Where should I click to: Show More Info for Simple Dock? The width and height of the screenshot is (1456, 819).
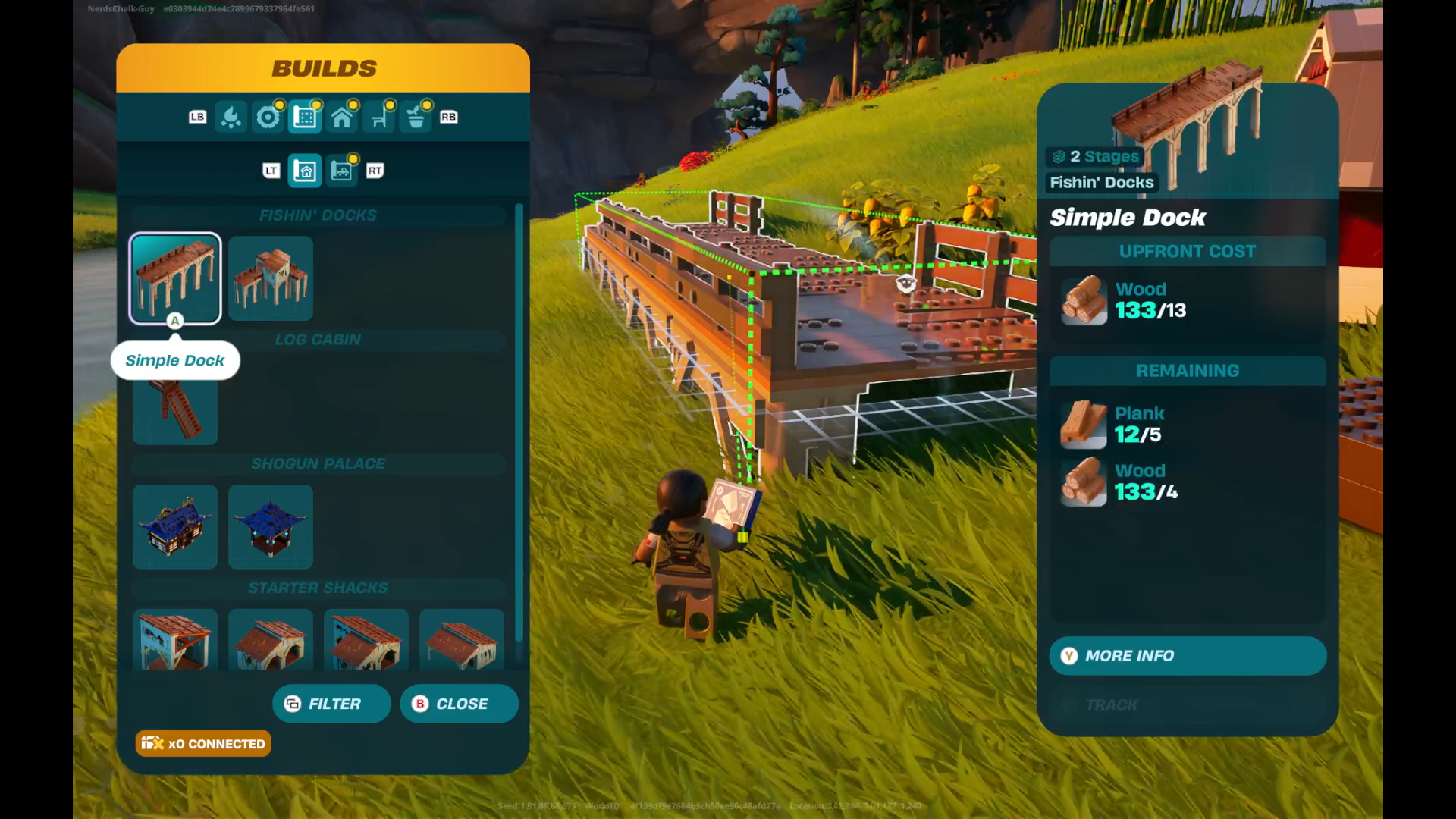[1188, 656]
